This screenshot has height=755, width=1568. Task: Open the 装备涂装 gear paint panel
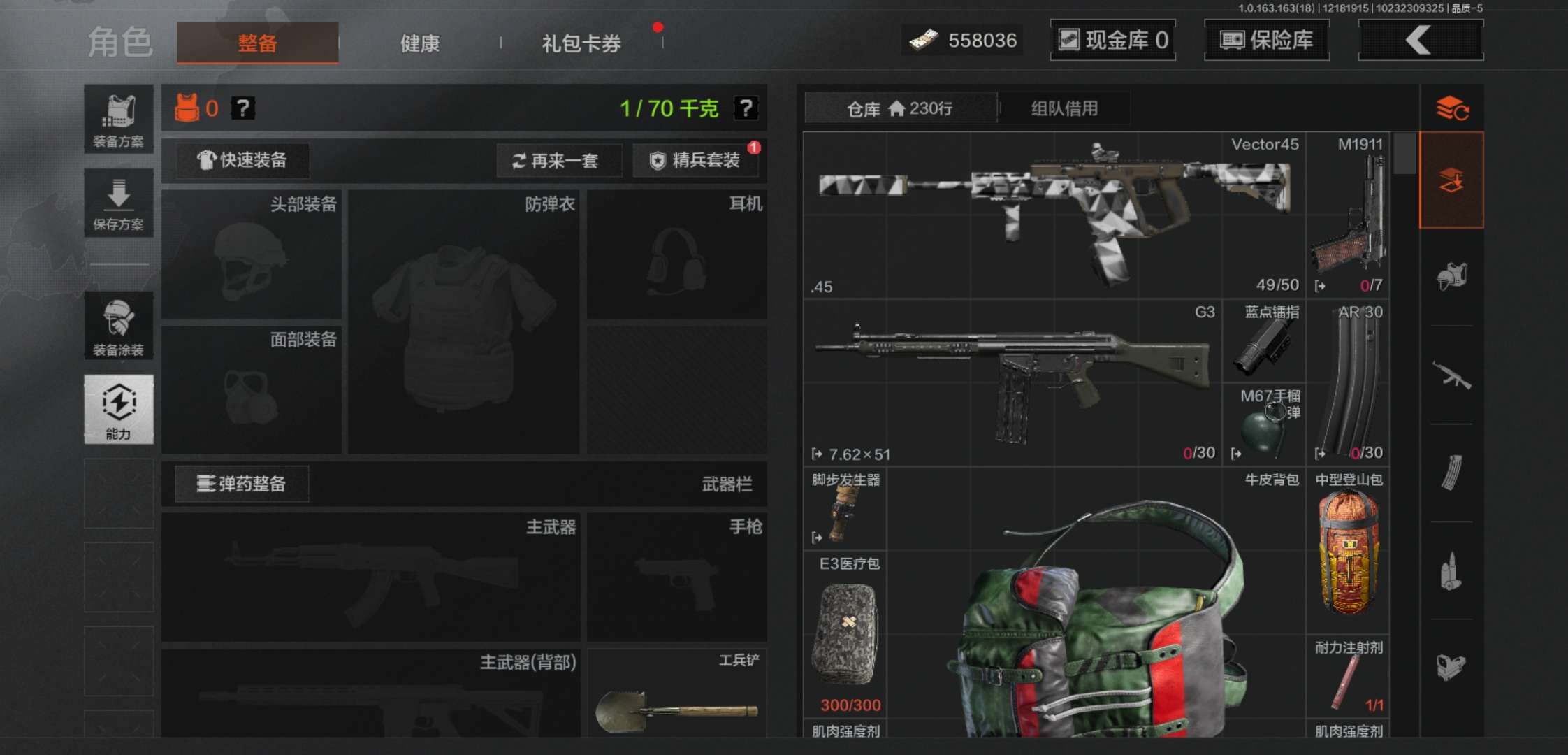coord(118,326)
